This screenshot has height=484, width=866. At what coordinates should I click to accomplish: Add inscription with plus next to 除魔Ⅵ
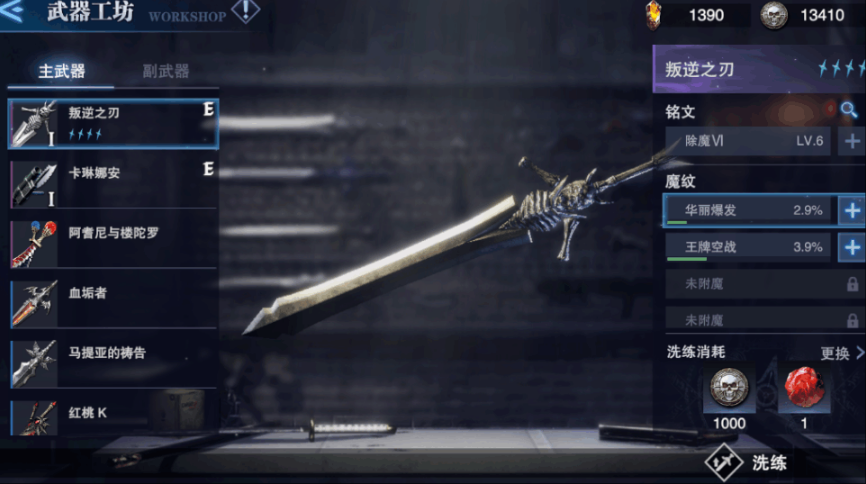tap(852, 141)
